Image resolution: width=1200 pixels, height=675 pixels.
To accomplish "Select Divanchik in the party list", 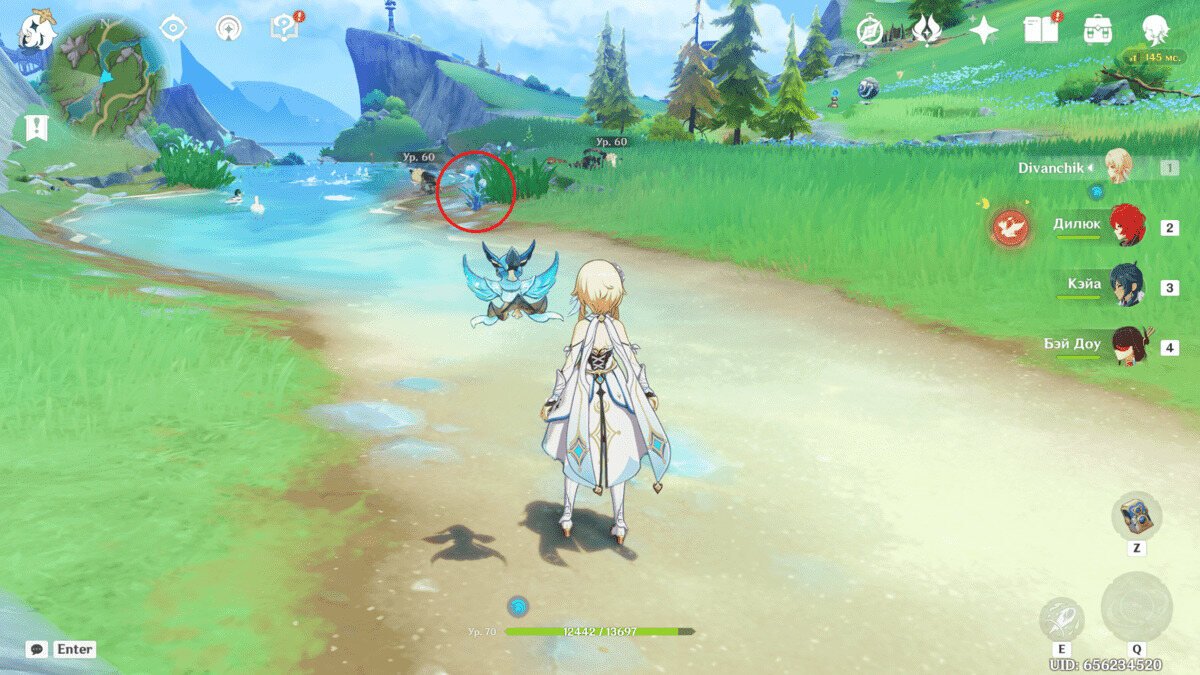I will point(1117,167).
